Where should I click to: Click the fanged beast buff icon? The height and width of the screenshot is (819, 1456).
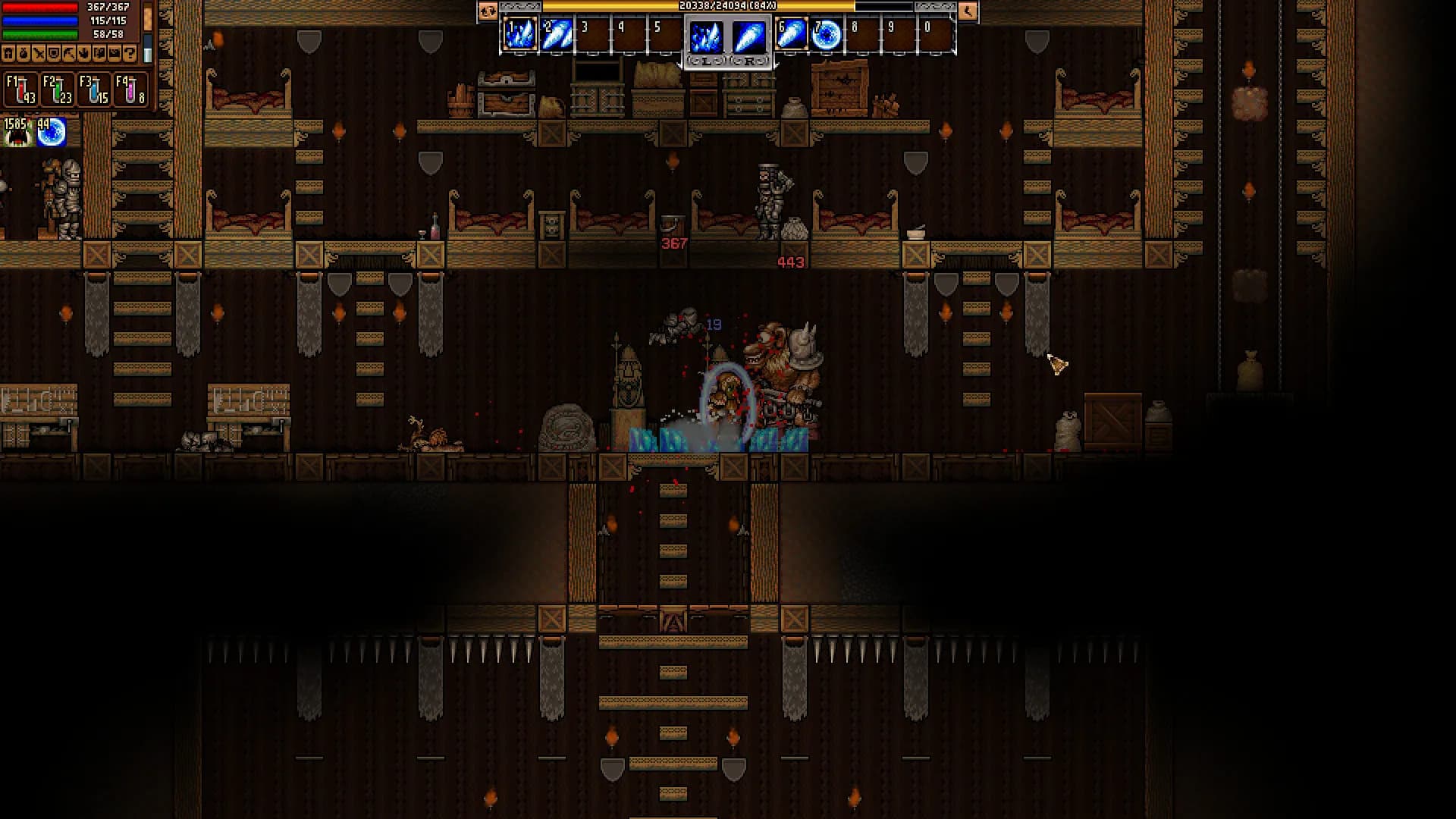pyautogui.click(x=17, y=133)
